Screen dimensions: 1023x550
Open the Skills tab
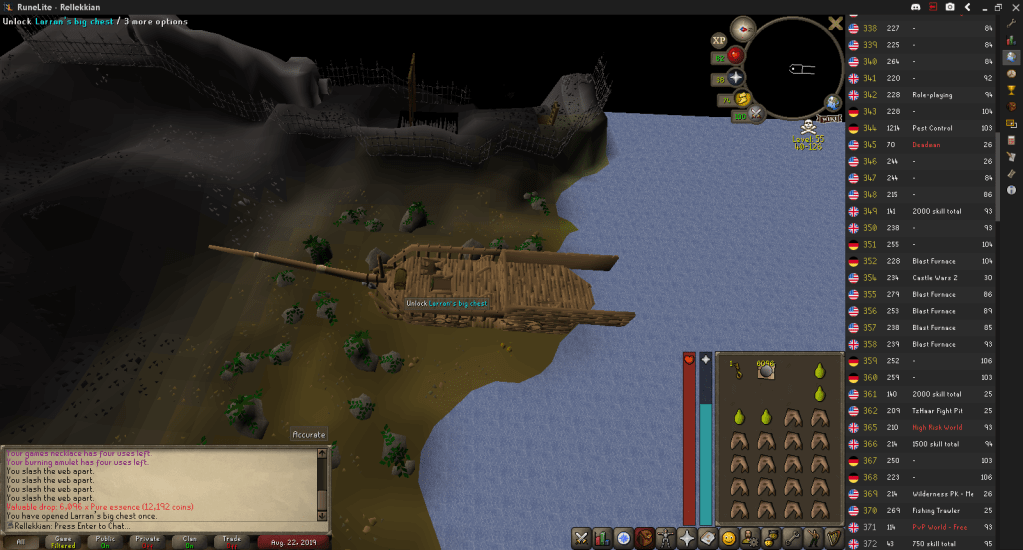[602, 538]
